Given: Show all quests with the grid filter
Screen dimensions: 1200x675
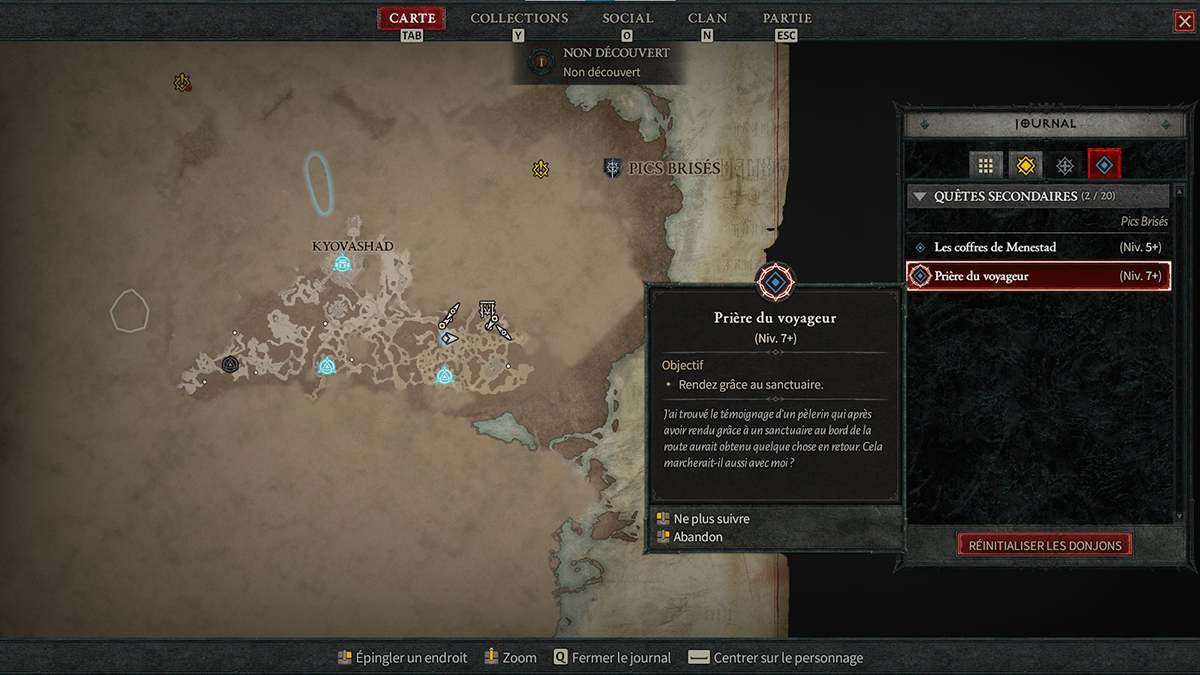Looking at the screenshot, I should (x=985, y=166).
